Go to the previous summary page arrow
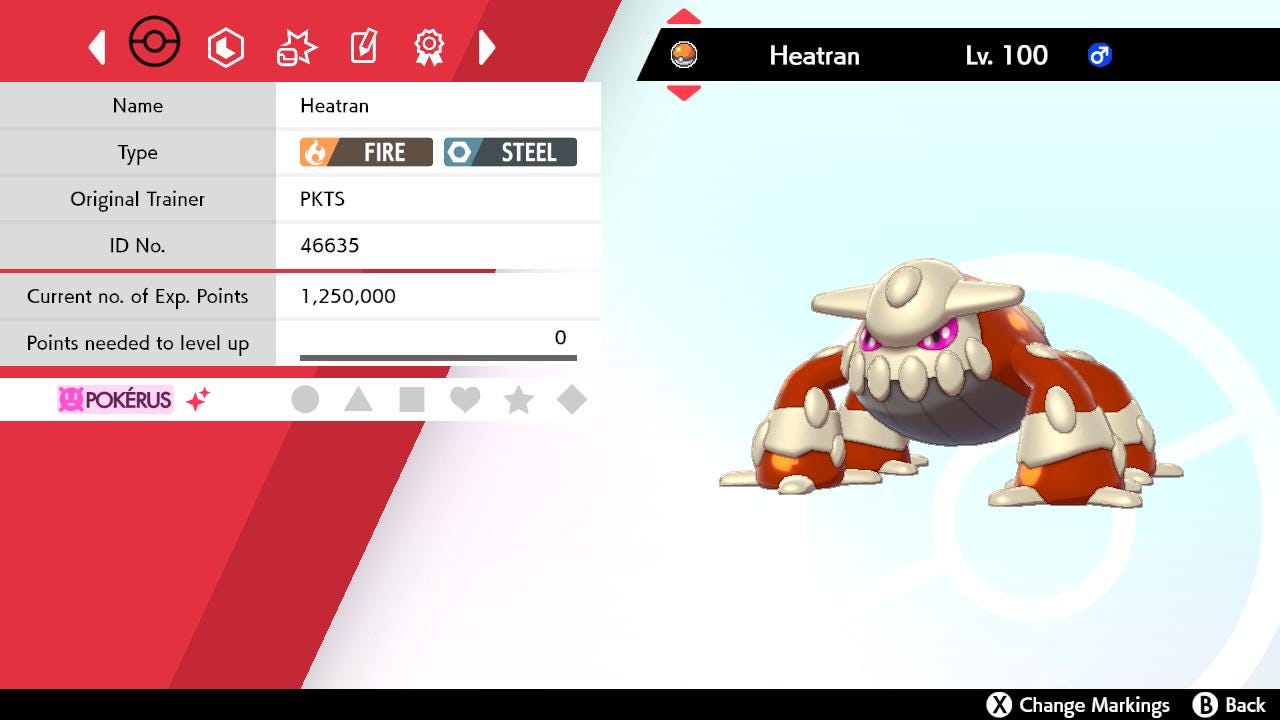Screen dimensions: 1280x720 (x=97, y=47)
